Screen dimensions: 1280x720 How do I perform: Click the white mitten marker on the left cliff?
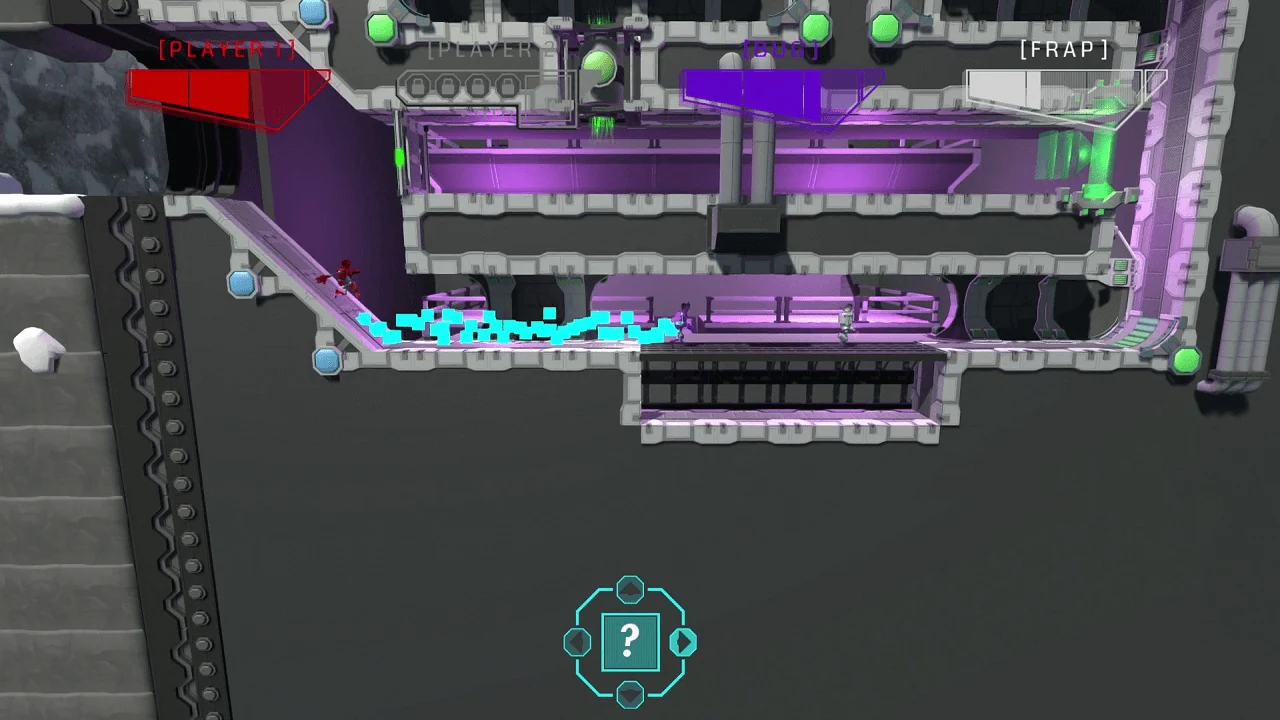[38, 350]
